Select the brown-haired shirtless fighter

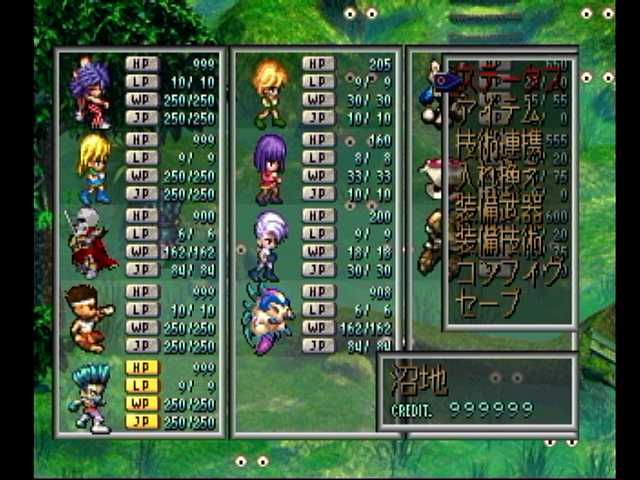(x=90, y=318)
